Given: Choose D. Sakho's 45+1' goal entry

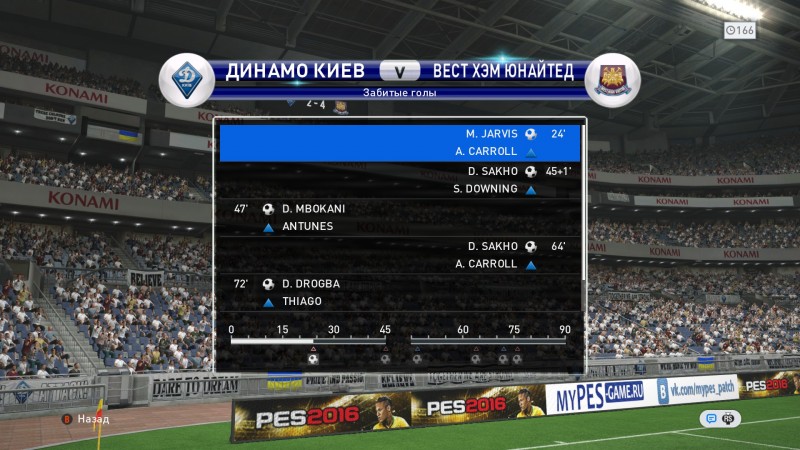Looking at the screenshot, I should pyautogui.click(x=400, y=180).
